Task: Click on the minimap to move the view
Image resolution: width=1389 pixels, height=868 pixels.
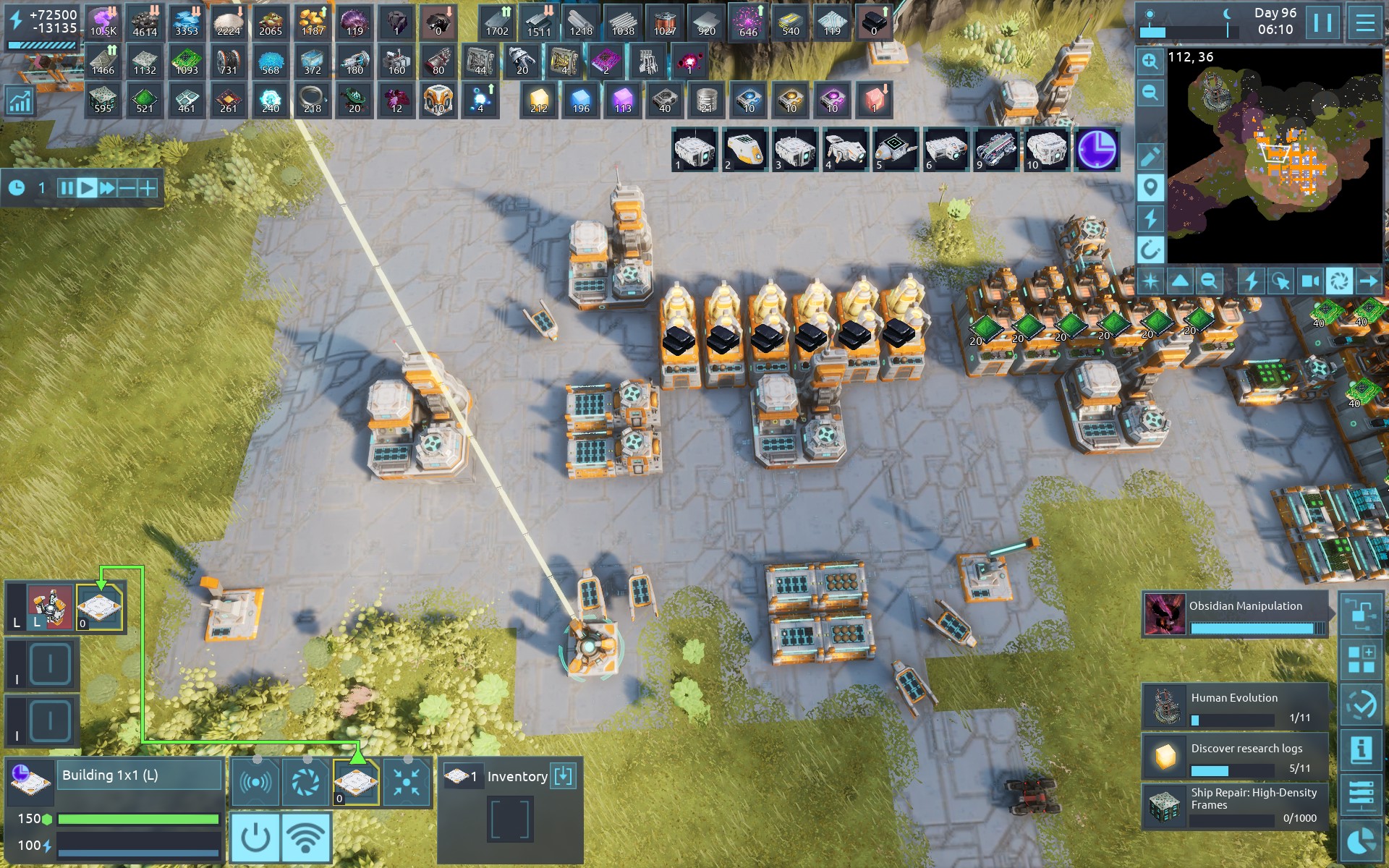Action: coord(1275,156)
